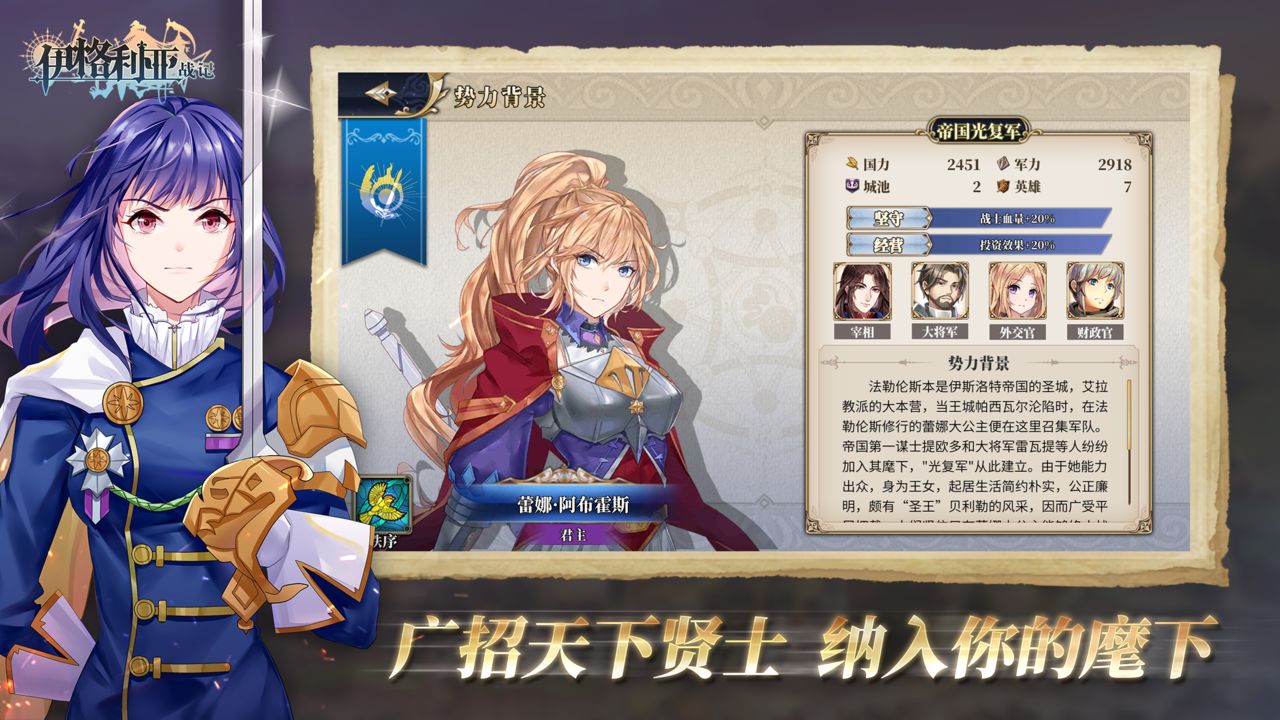Select the blue faction banner emblem
The image size is (1280, 720).
(x=382, y=190)
